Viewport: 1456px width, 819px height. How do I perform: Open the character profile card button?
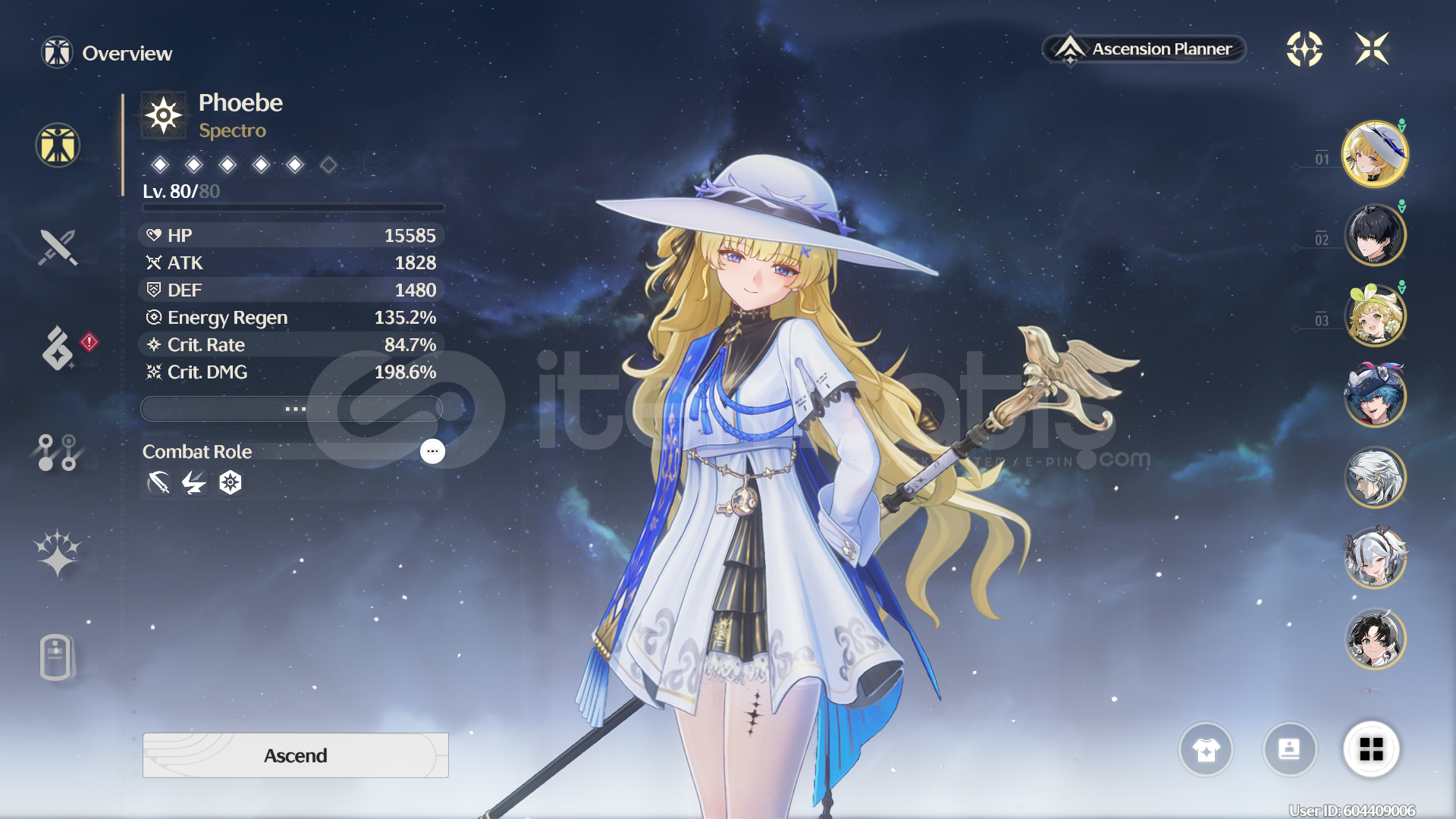(x=1289, y=750)
